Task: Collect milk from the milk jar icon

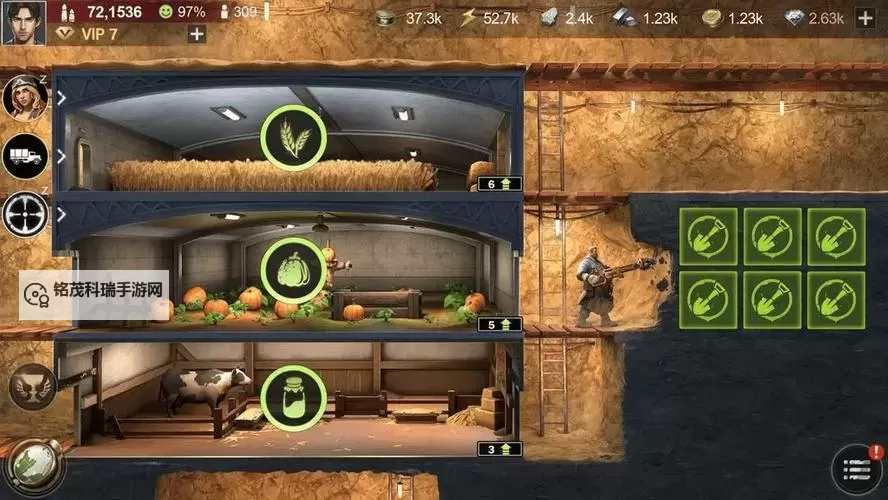Action: tap(293, 397)
